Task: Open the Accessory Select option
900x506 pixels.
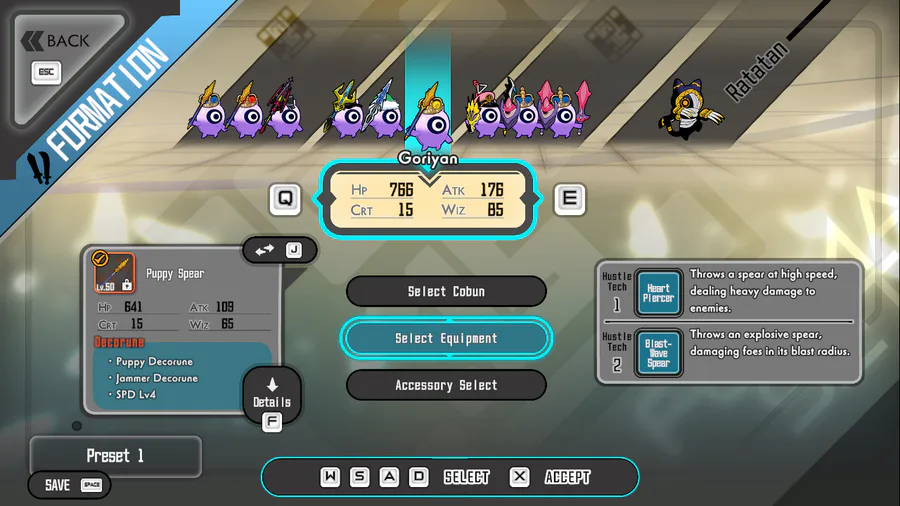Action: 446,385
